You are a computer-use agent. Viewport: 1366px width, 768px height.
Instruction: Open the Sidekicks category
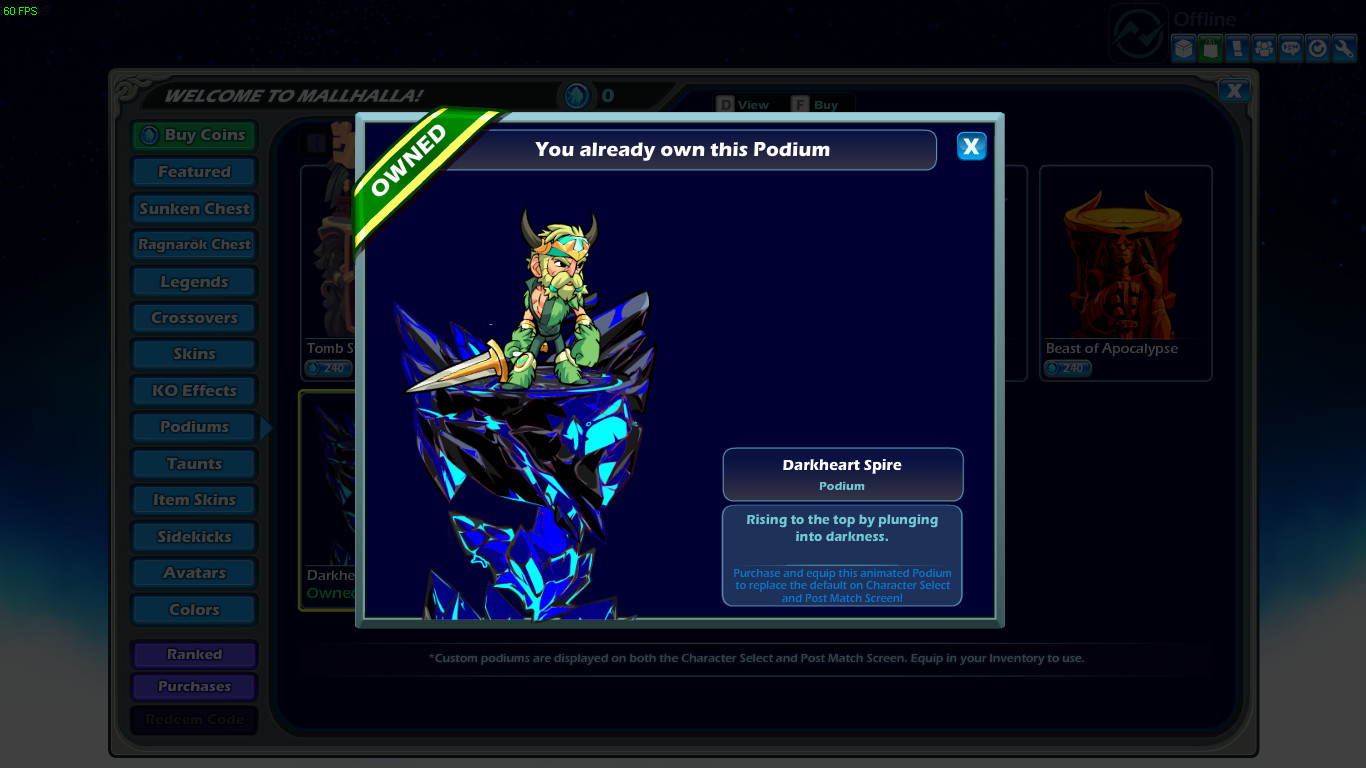[x=193, y=536]
